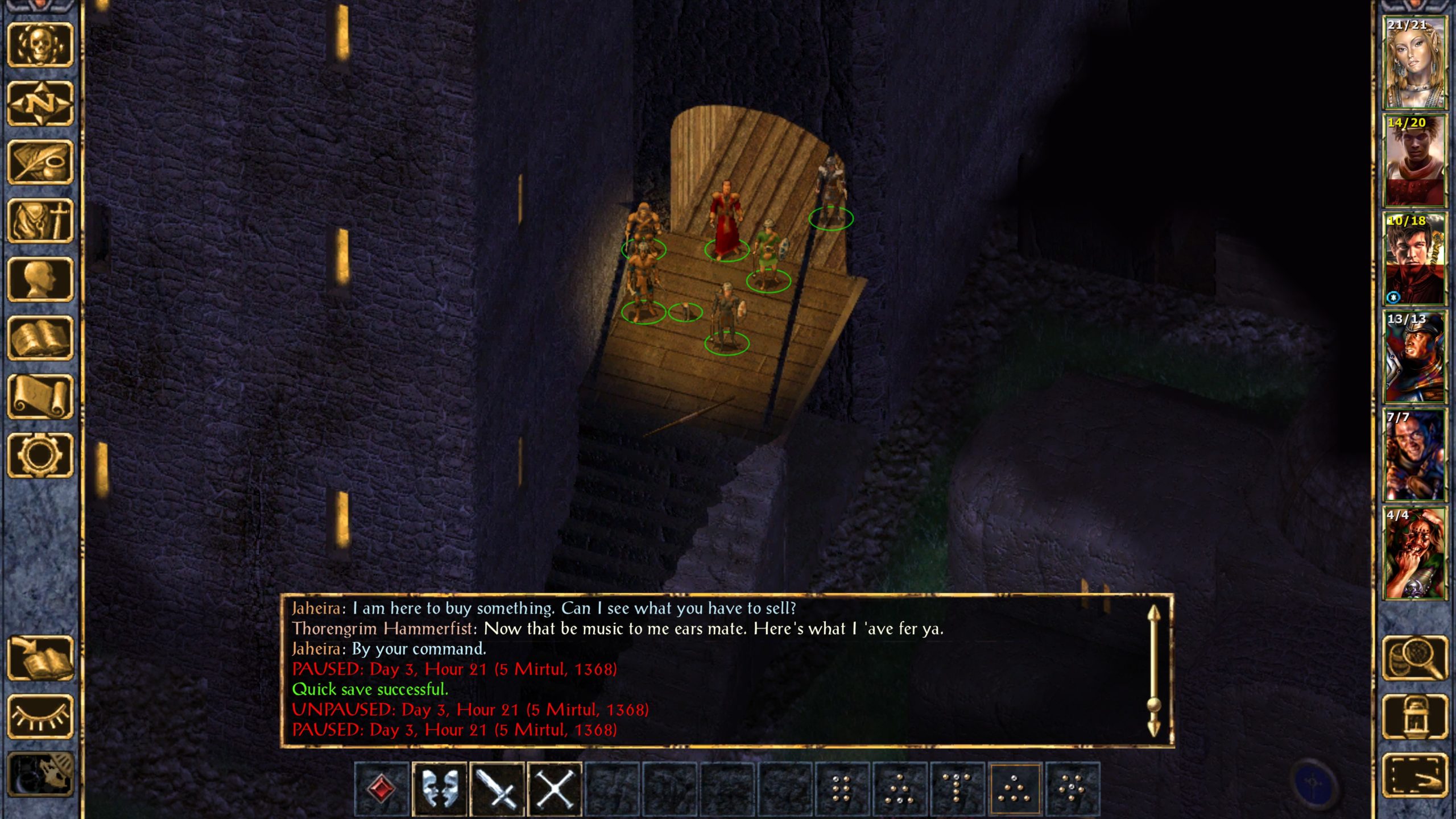
Task: Click the clock and skull pause button
Action: (x=40, y=775)
